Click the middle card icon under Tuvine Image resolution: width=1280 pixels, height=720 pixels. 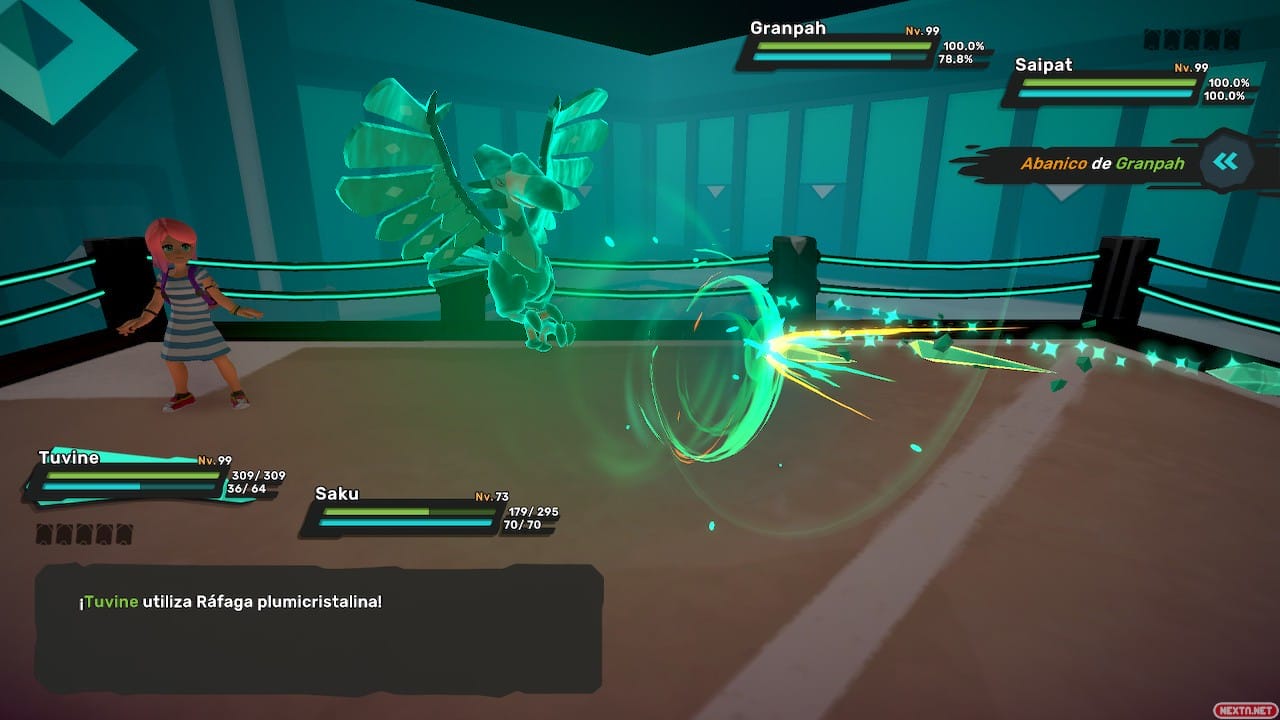[x=85, y=534]
